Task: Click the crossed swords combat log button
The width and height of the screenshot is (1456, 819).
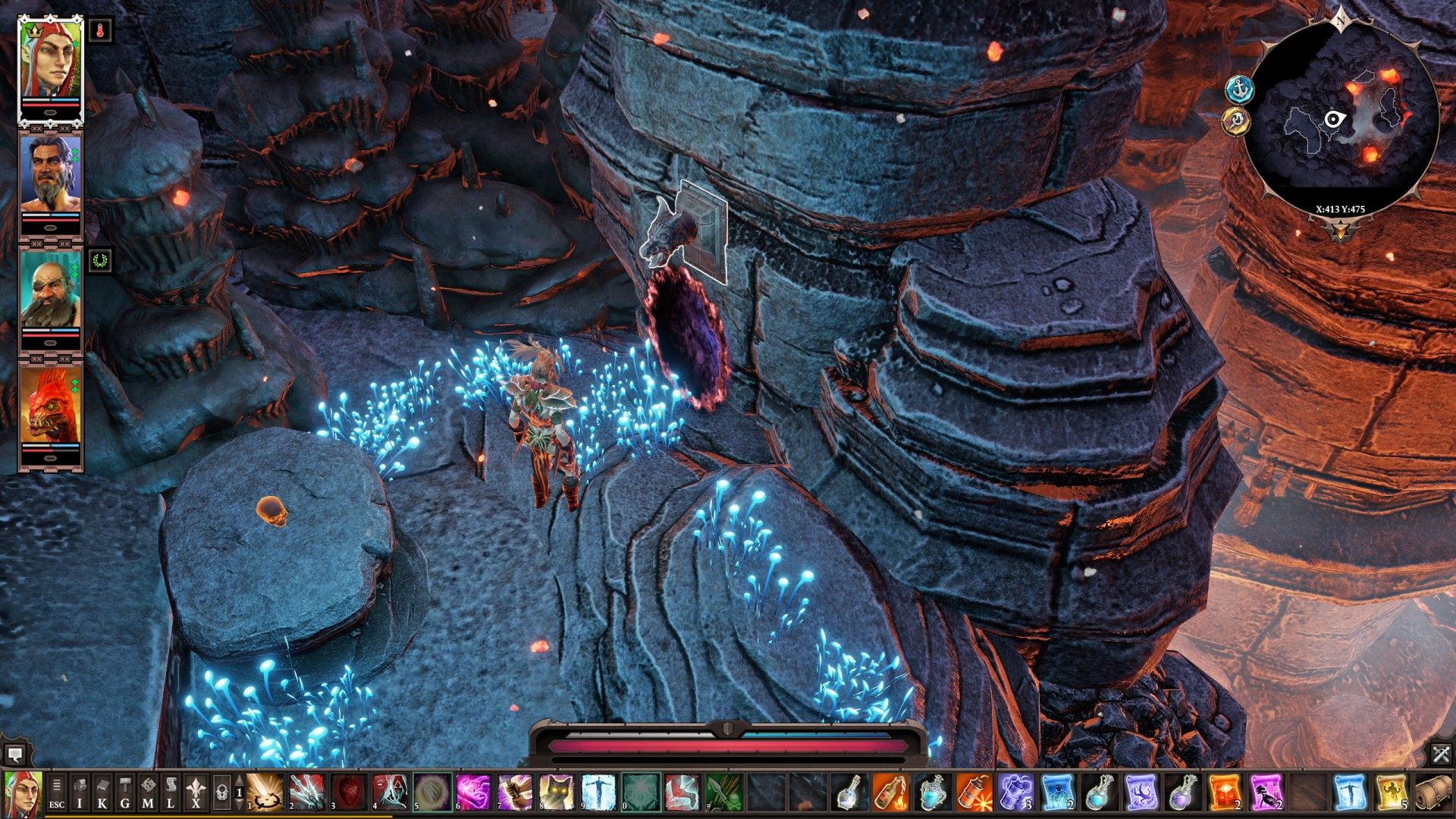Action: (1441, 754)
